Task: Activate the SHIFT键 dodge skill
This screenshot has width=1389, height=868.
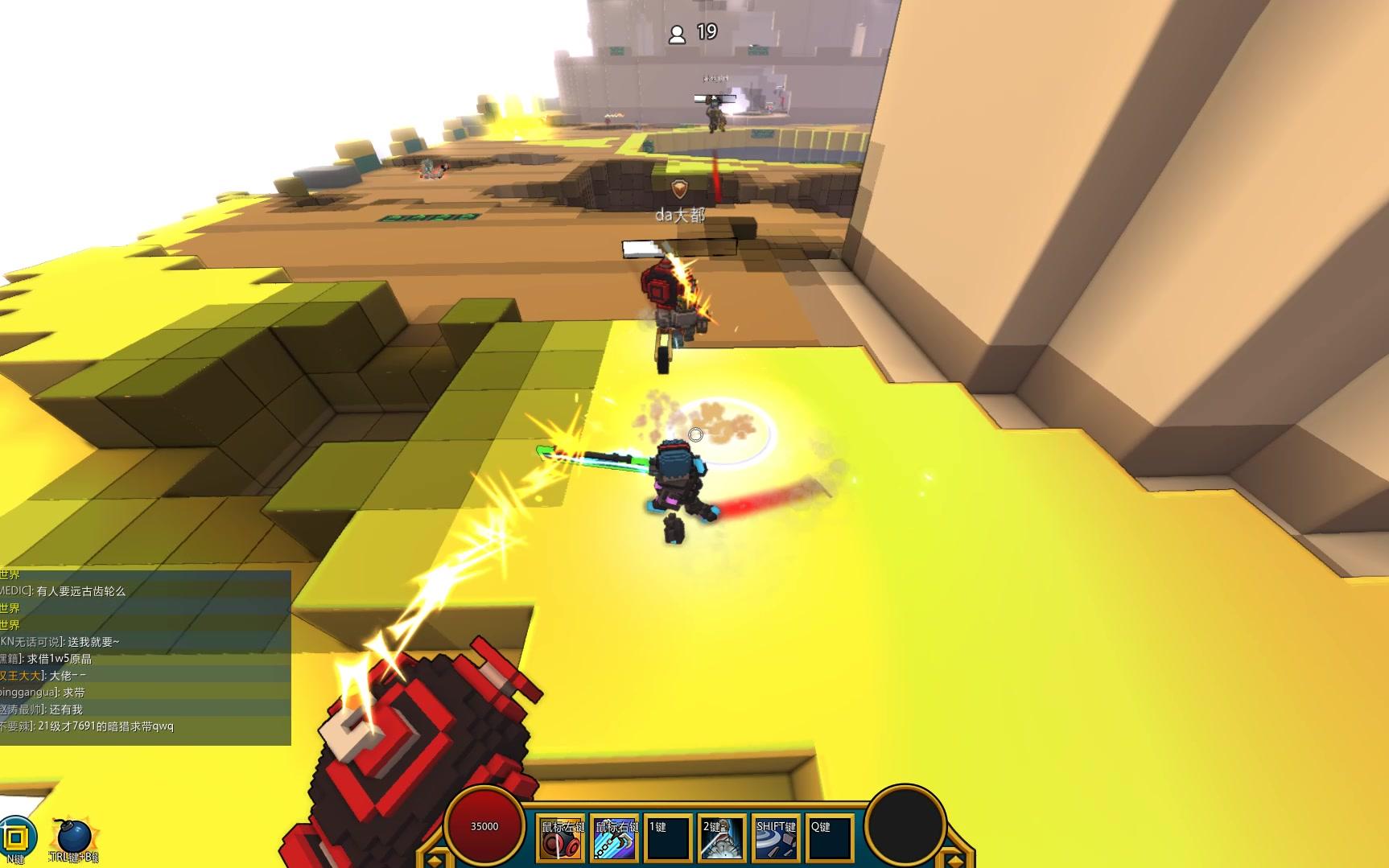Action: coord(776,837)
